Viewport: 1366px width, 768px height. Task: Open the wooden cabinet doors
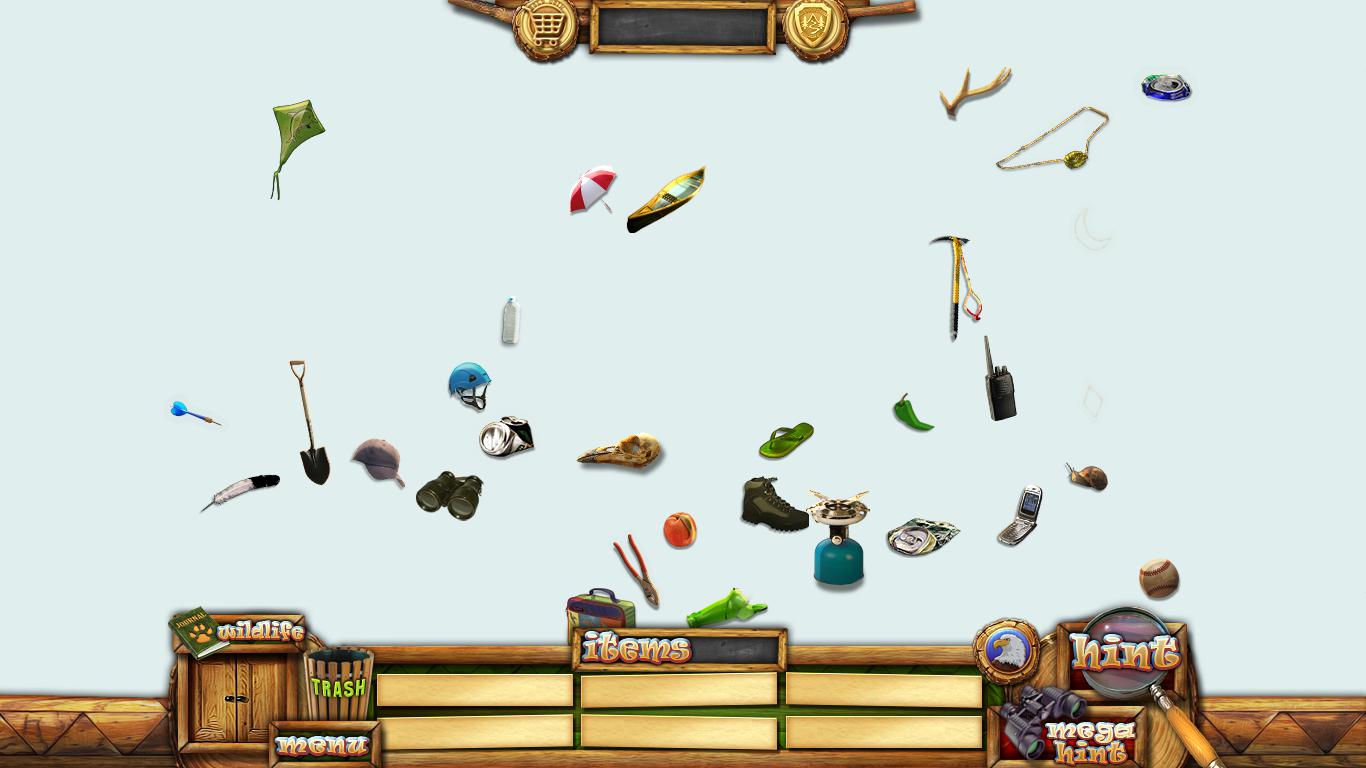click(236, 698)
